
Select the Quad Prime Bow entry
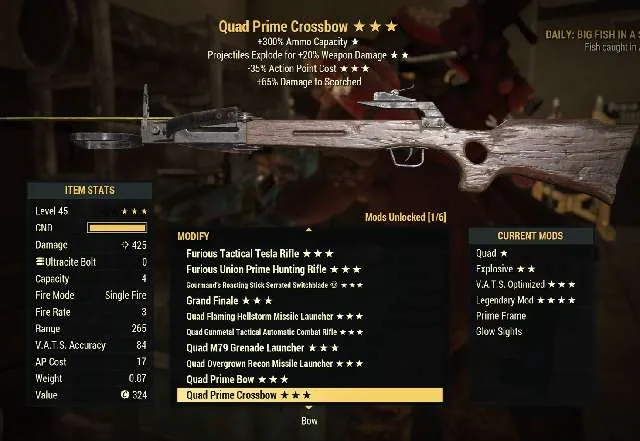click(x=238, y=380)
